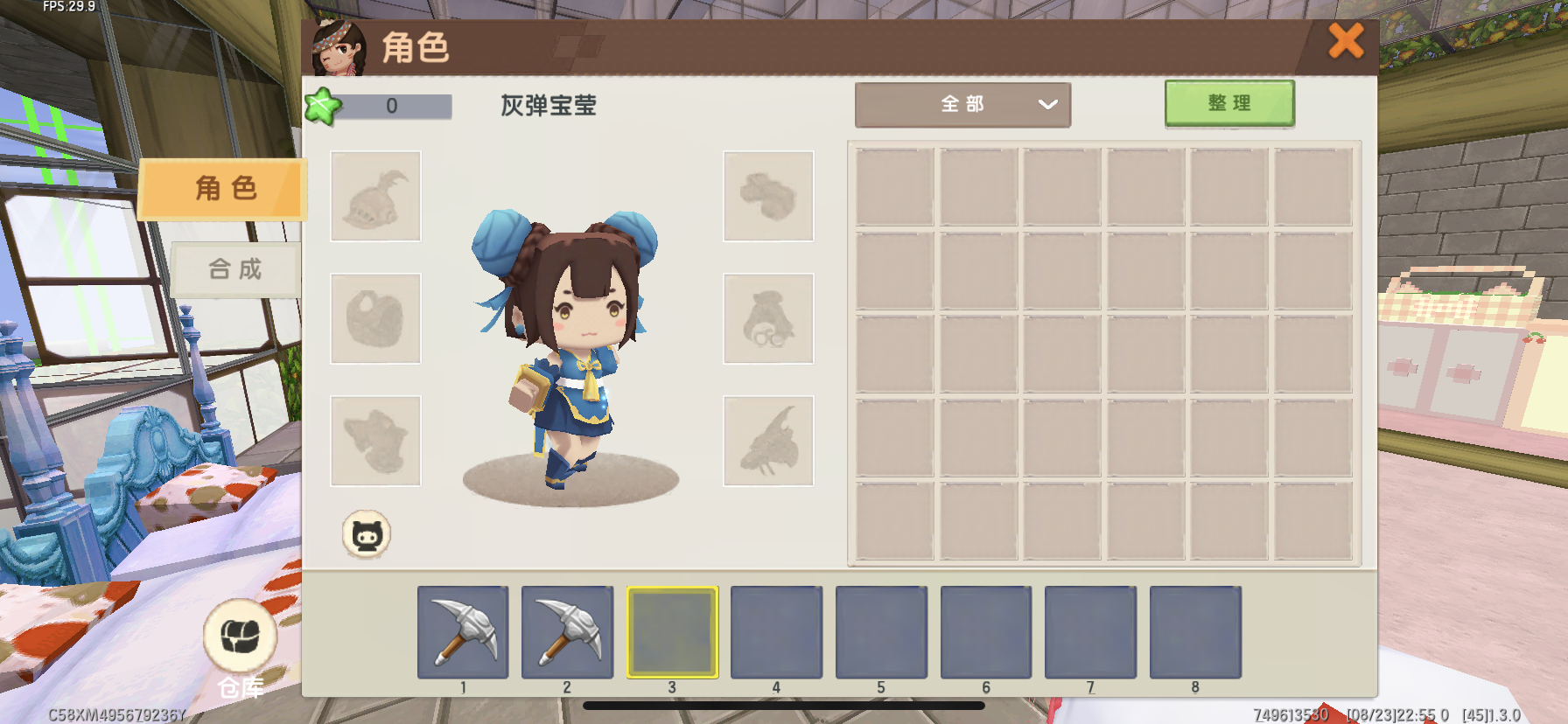Tap the character avatar portrait in the header

[x=339, y=48]
